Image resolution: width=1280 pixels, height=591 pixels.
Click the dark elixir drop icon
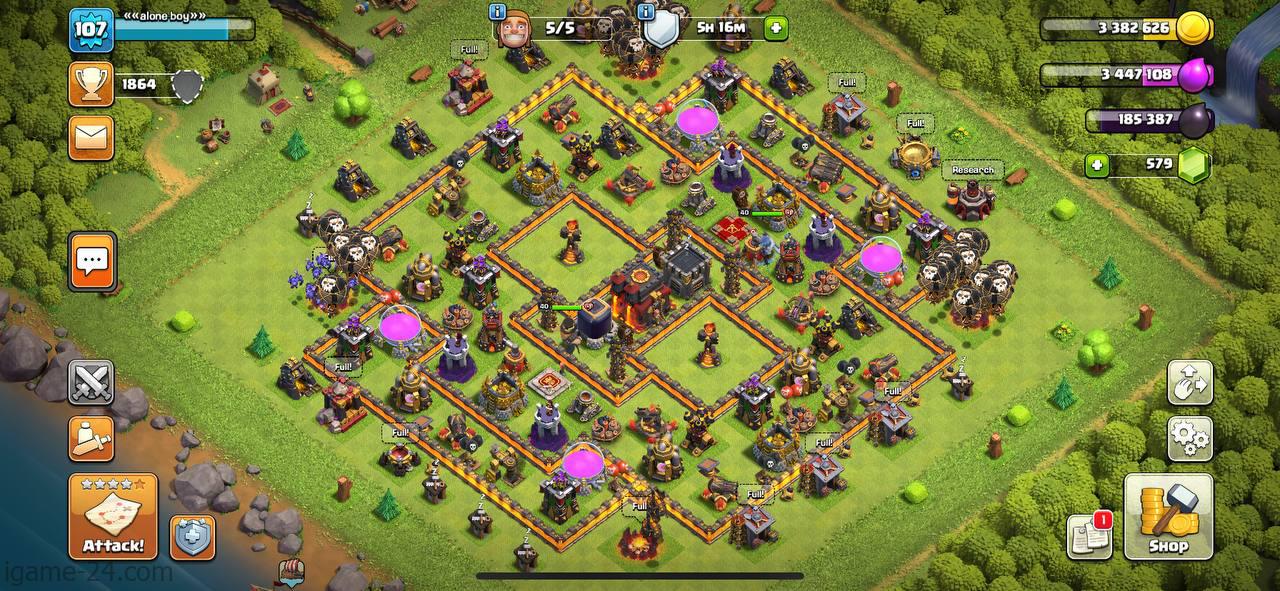[x=1196, y=121]
